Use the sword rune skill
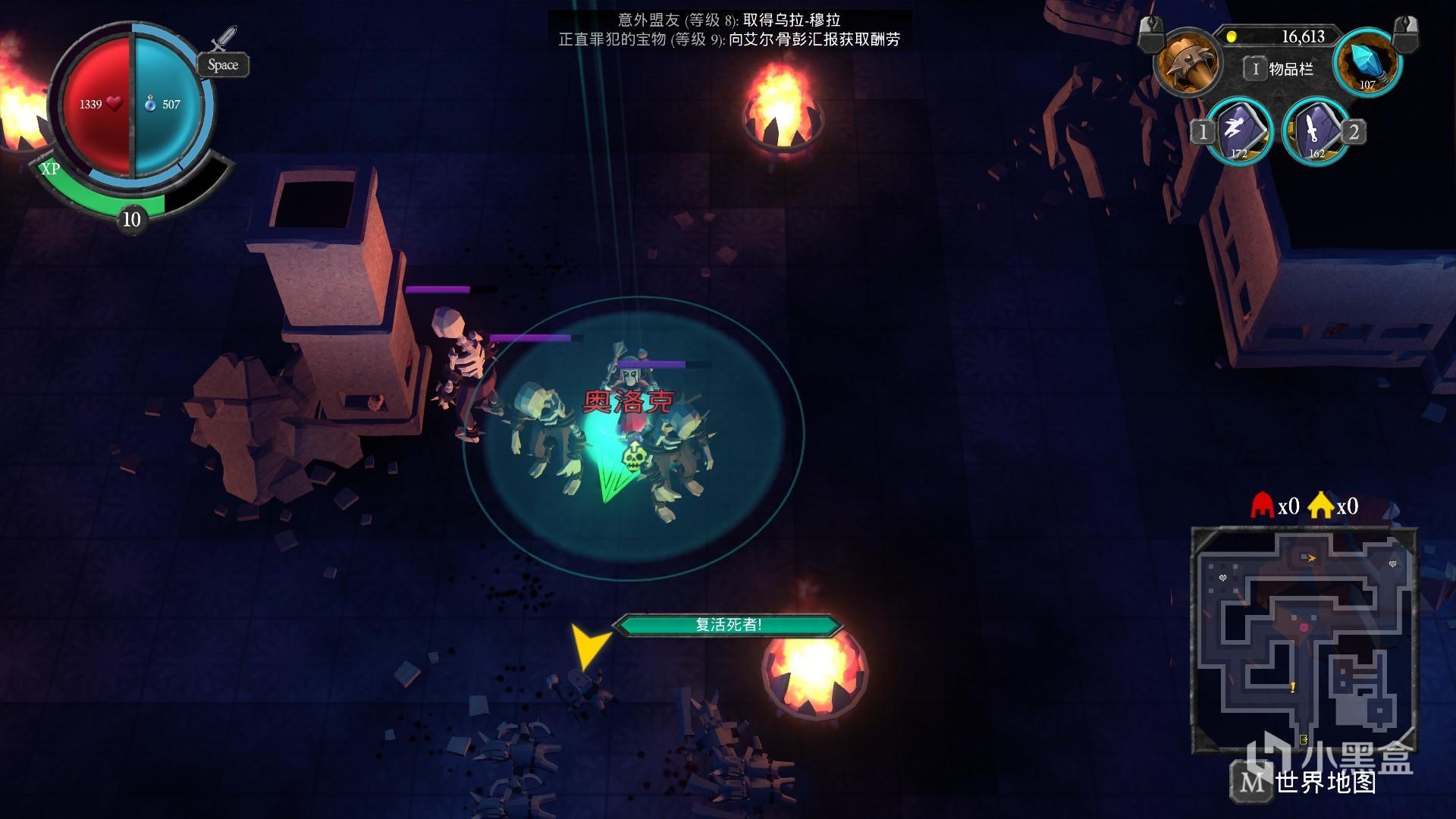The height and width of the screenshot is (819, 1456). 1315,130
